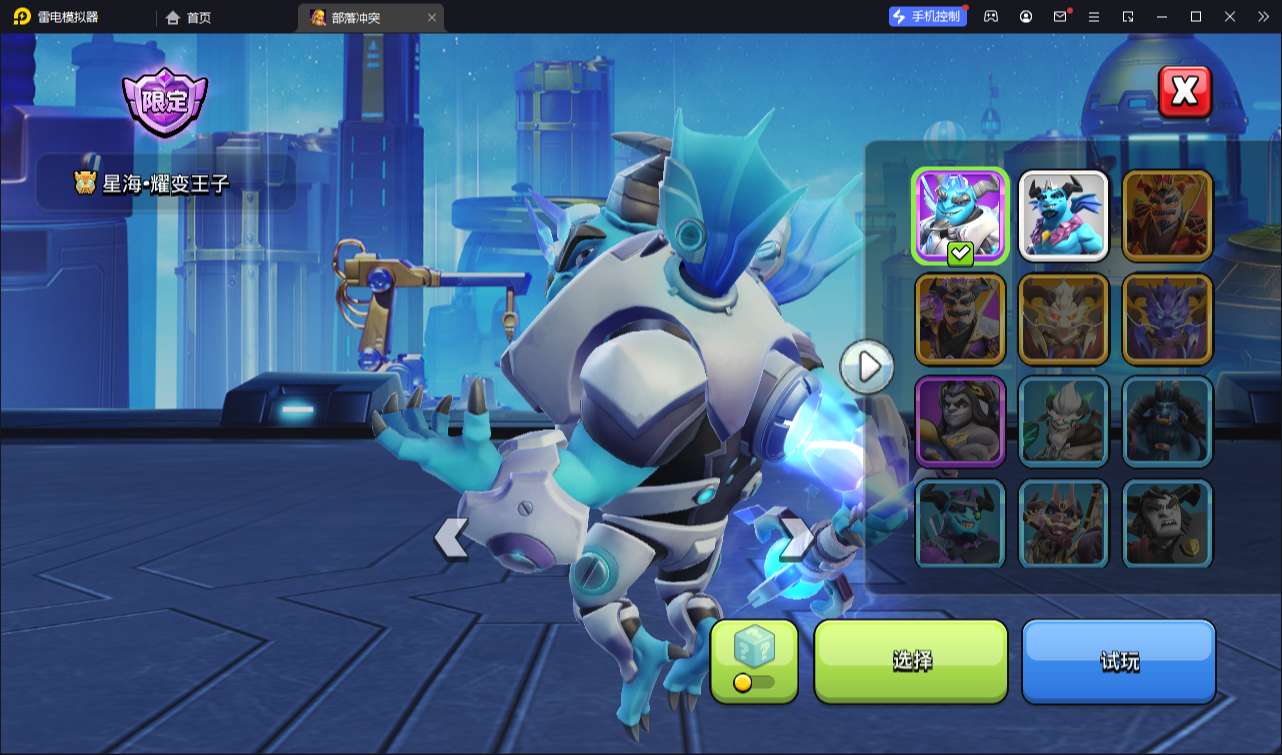Screen dimensions: 1282x755
Task: Rotate the model with the right arrow
Action: pos(796,539)
